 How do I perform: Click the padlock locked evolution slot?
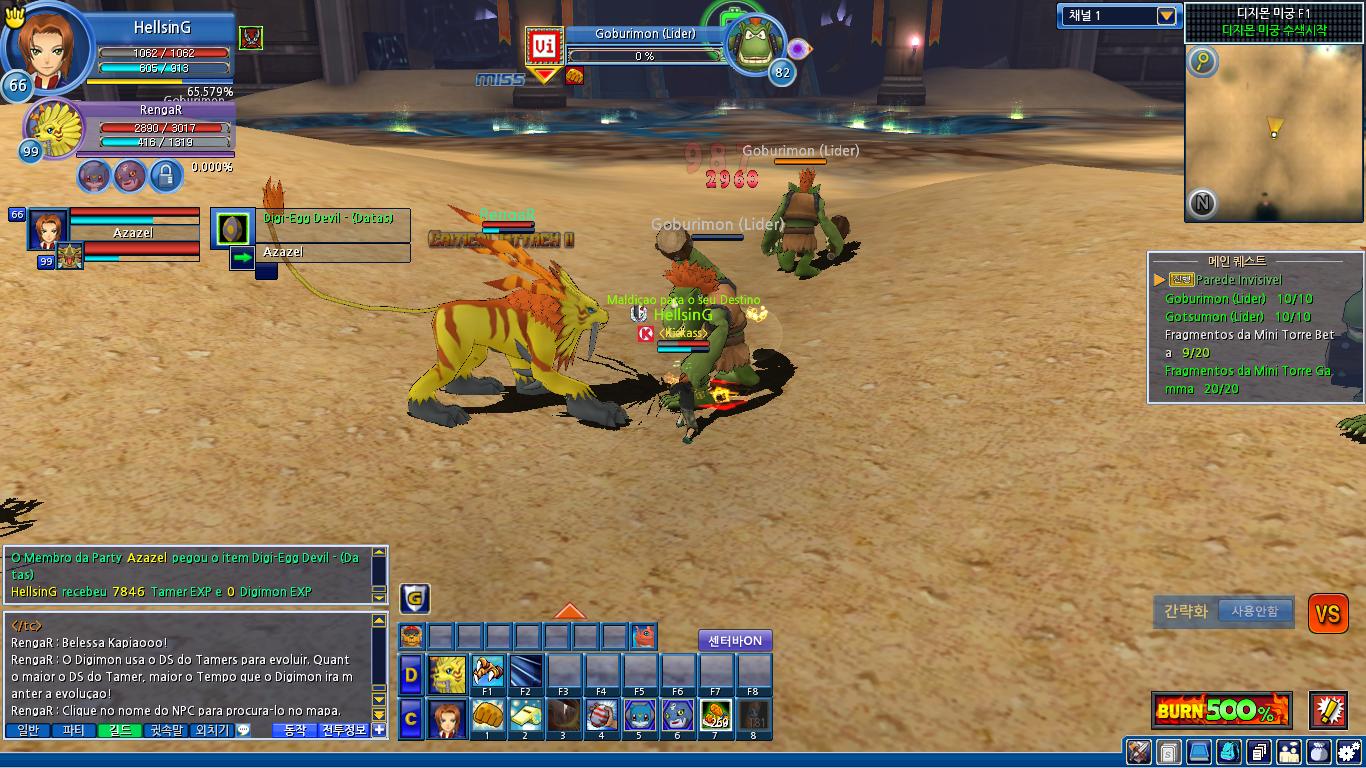point(165,176)
